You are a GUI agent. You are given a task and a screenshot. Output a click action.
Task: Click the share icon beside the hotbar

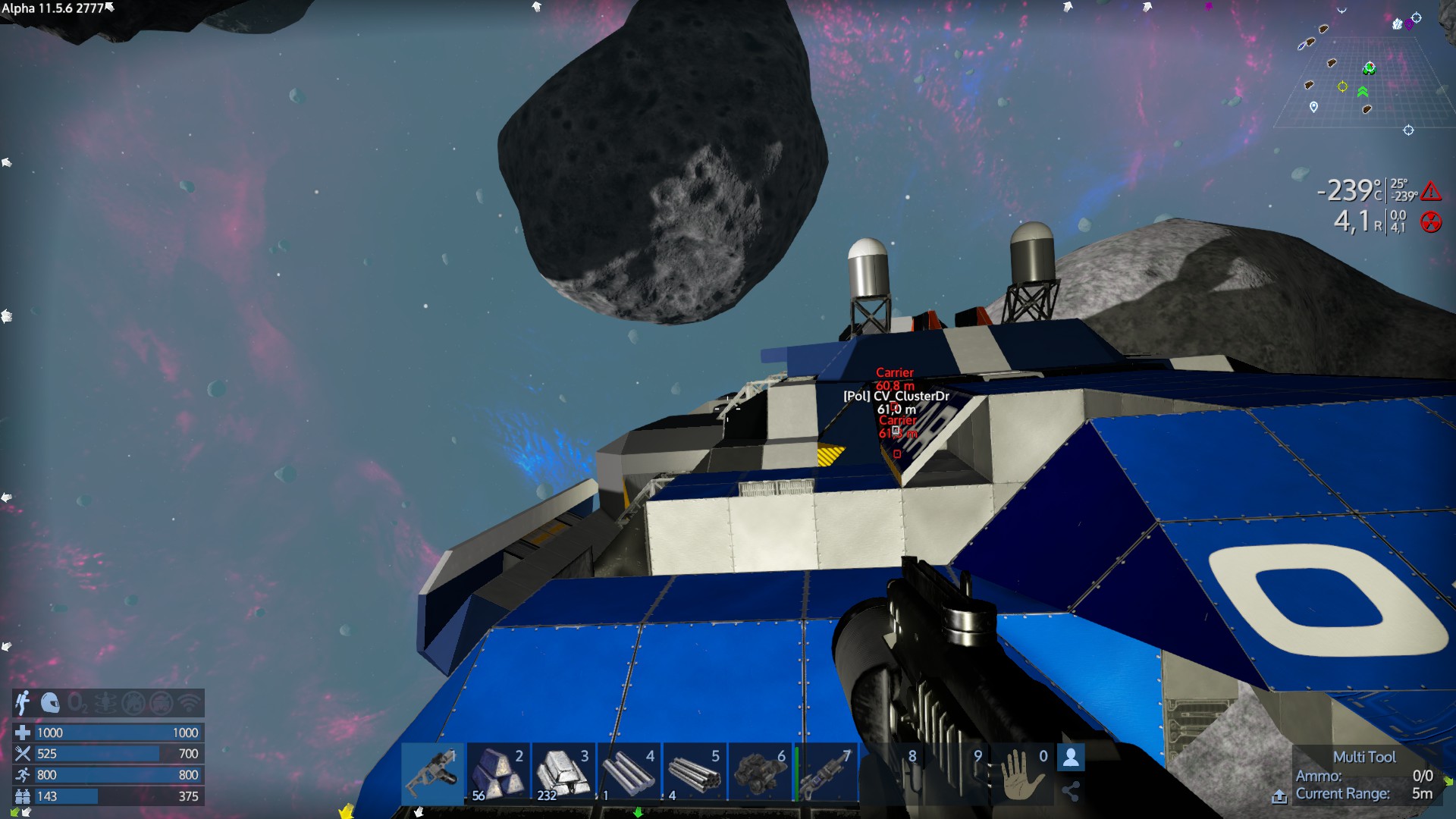1071,792
